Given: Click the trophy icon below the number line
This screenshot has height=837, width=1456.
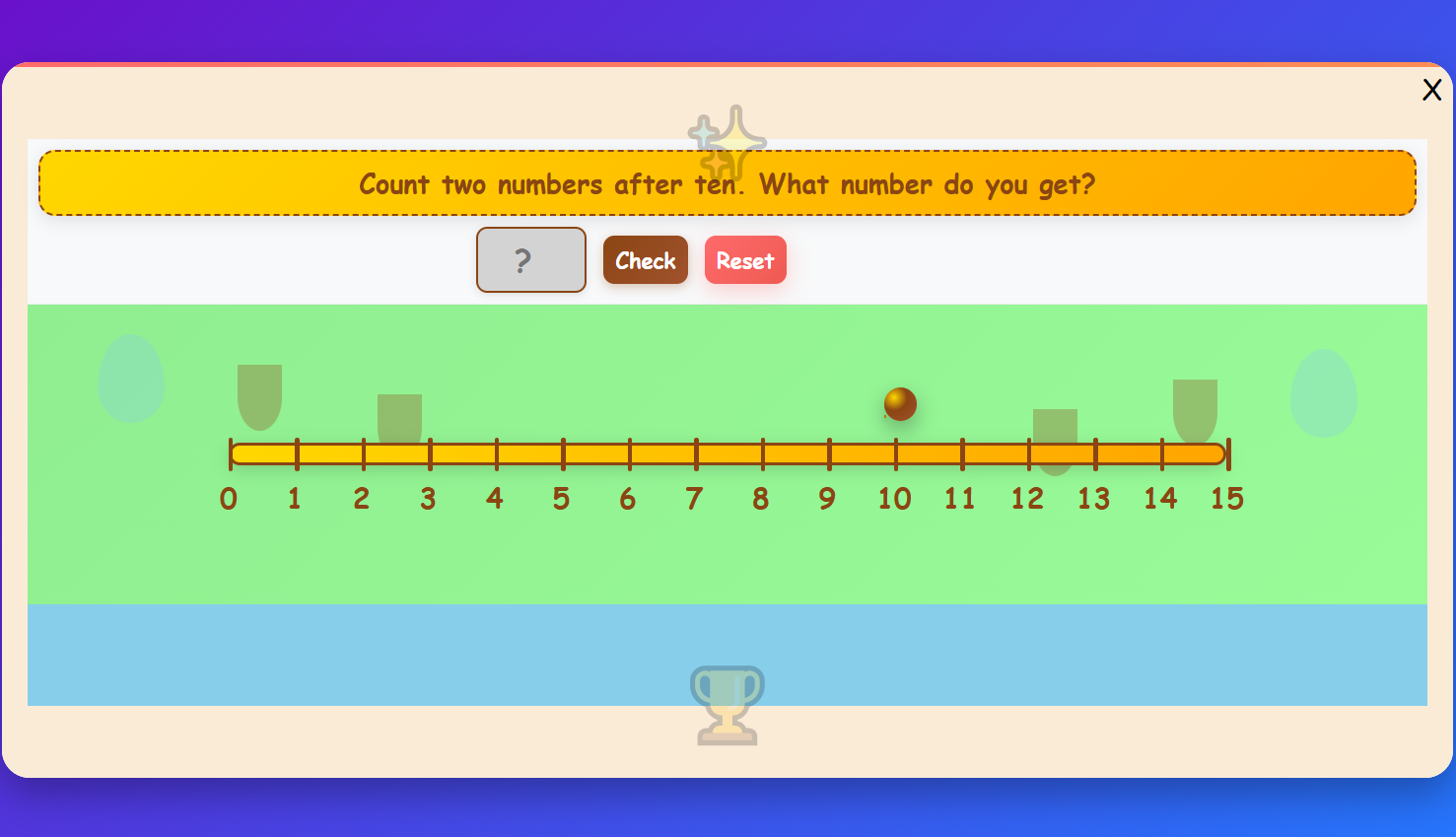Looking at the screenshot, I should pos(728,705).
